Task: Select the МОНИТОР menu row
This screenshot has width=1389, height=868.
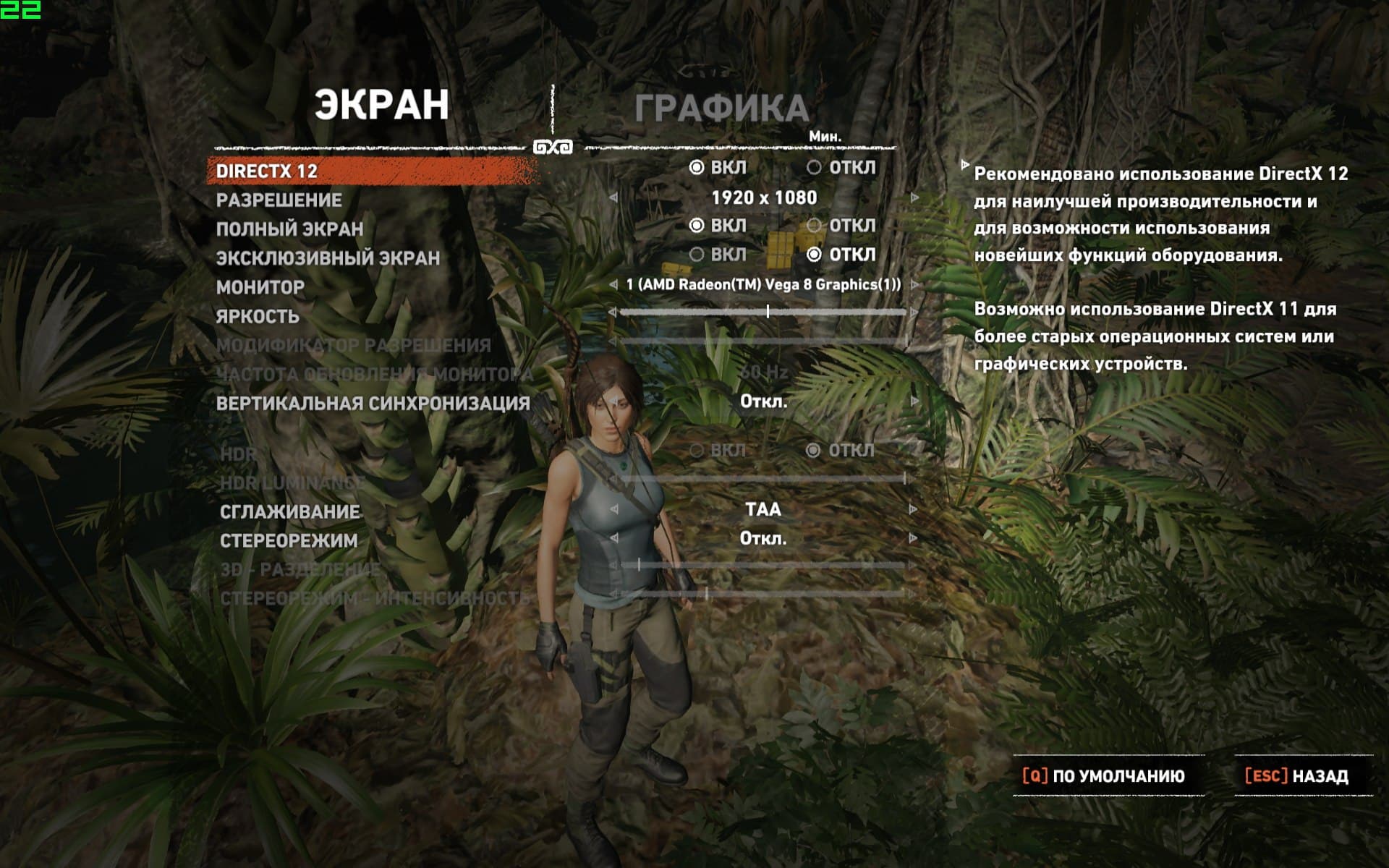Action: 260,287
